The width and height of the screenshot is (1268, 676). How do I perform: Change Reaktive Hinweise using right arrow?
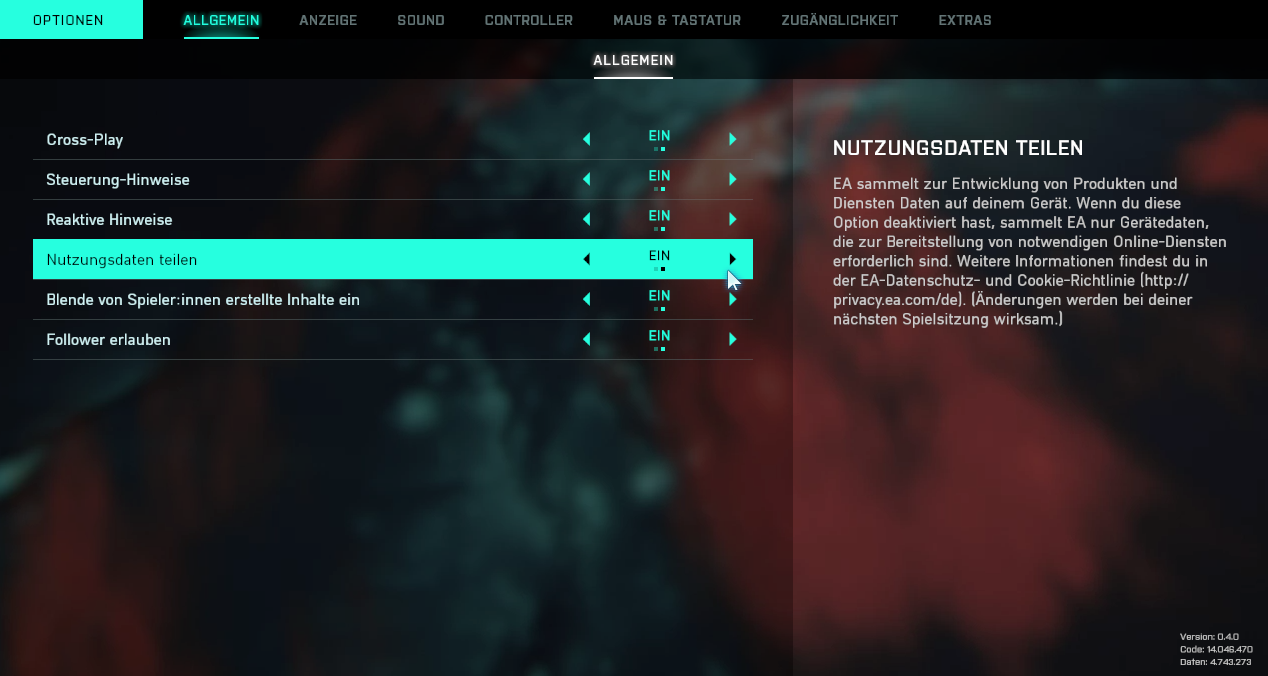coord(733,219)
